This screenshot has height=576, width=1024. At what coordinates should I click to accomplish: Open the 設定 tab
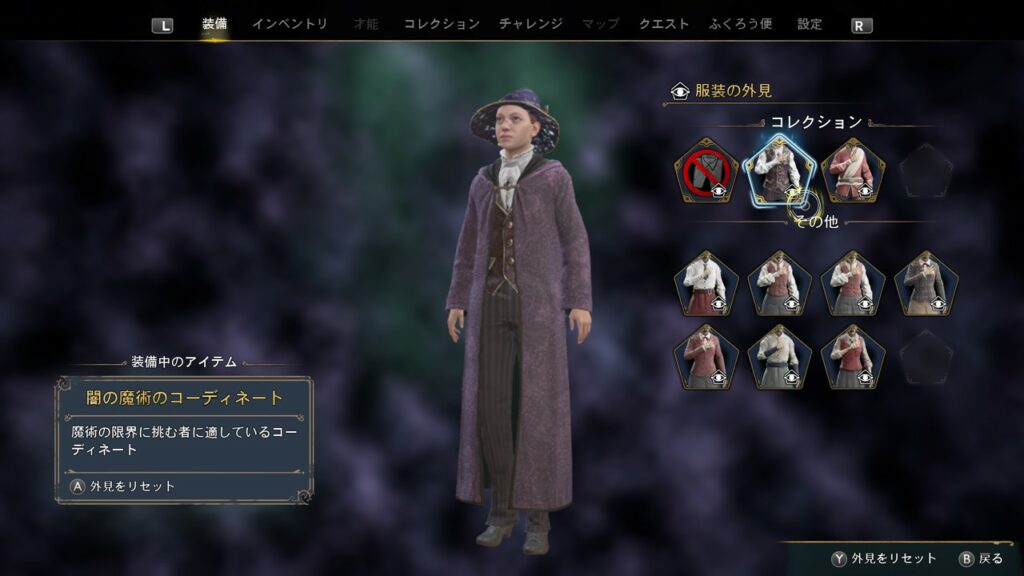coord(809,24)
